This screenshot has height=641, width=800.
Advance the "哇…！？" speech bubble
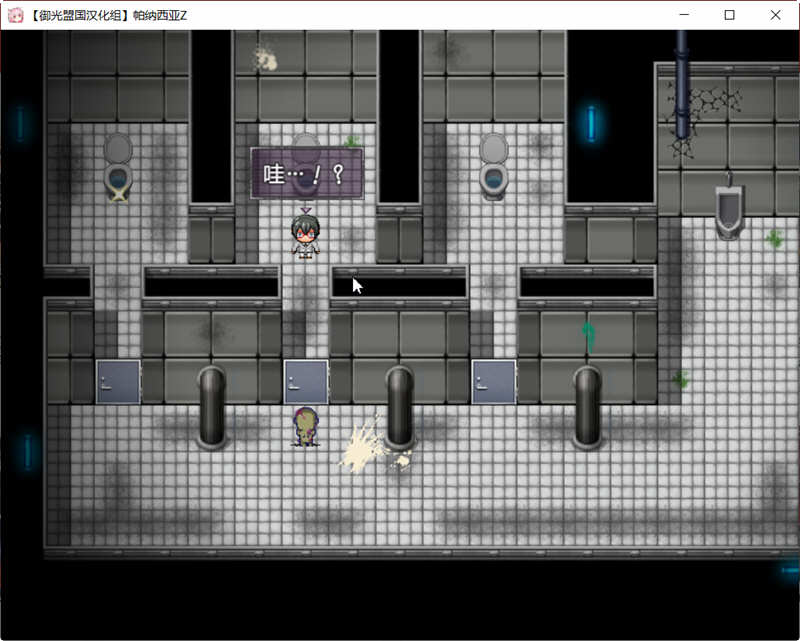tap(306, 174)
